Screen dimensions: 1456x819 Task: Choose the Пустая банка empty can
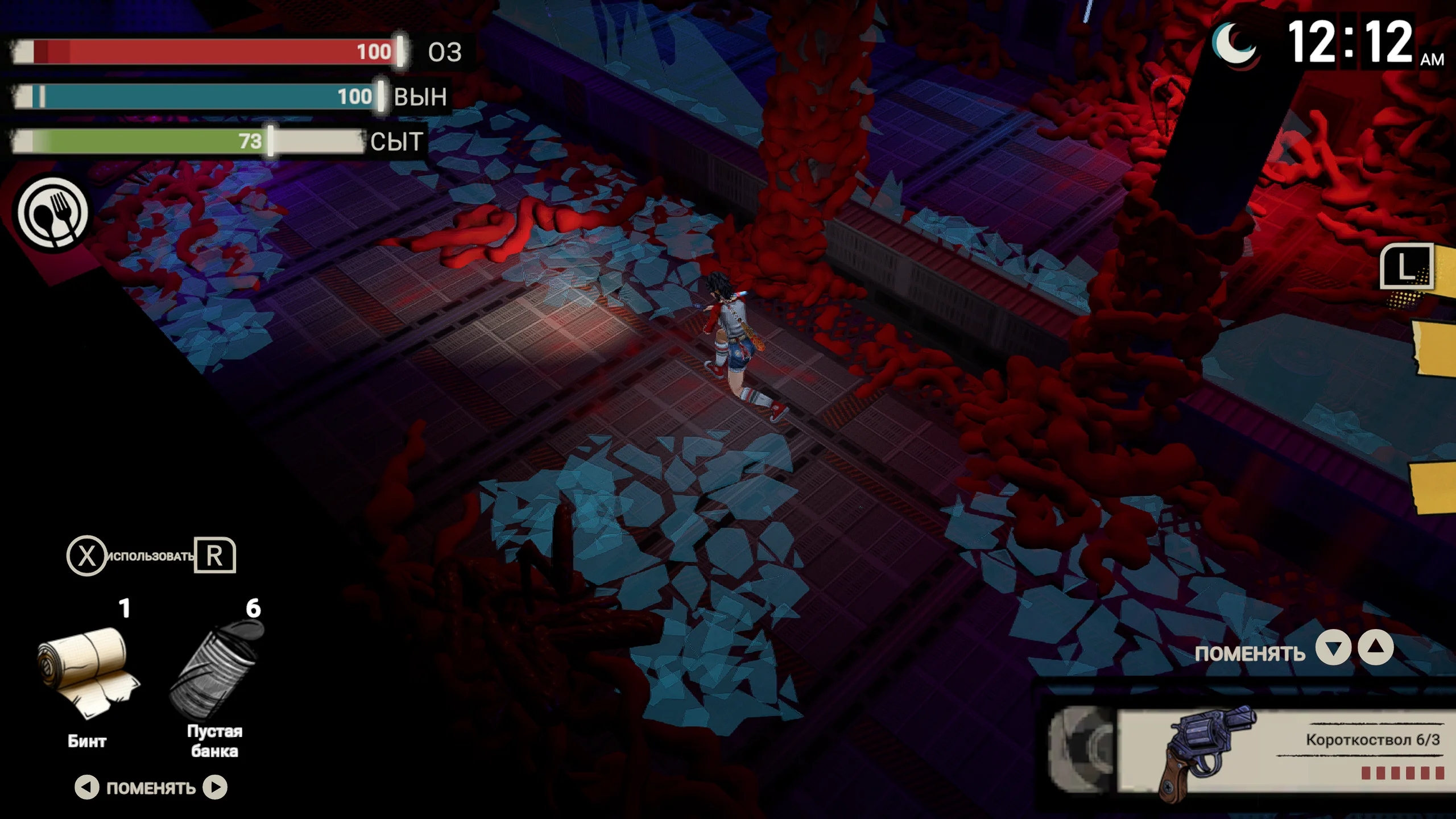tap(216, 668)
